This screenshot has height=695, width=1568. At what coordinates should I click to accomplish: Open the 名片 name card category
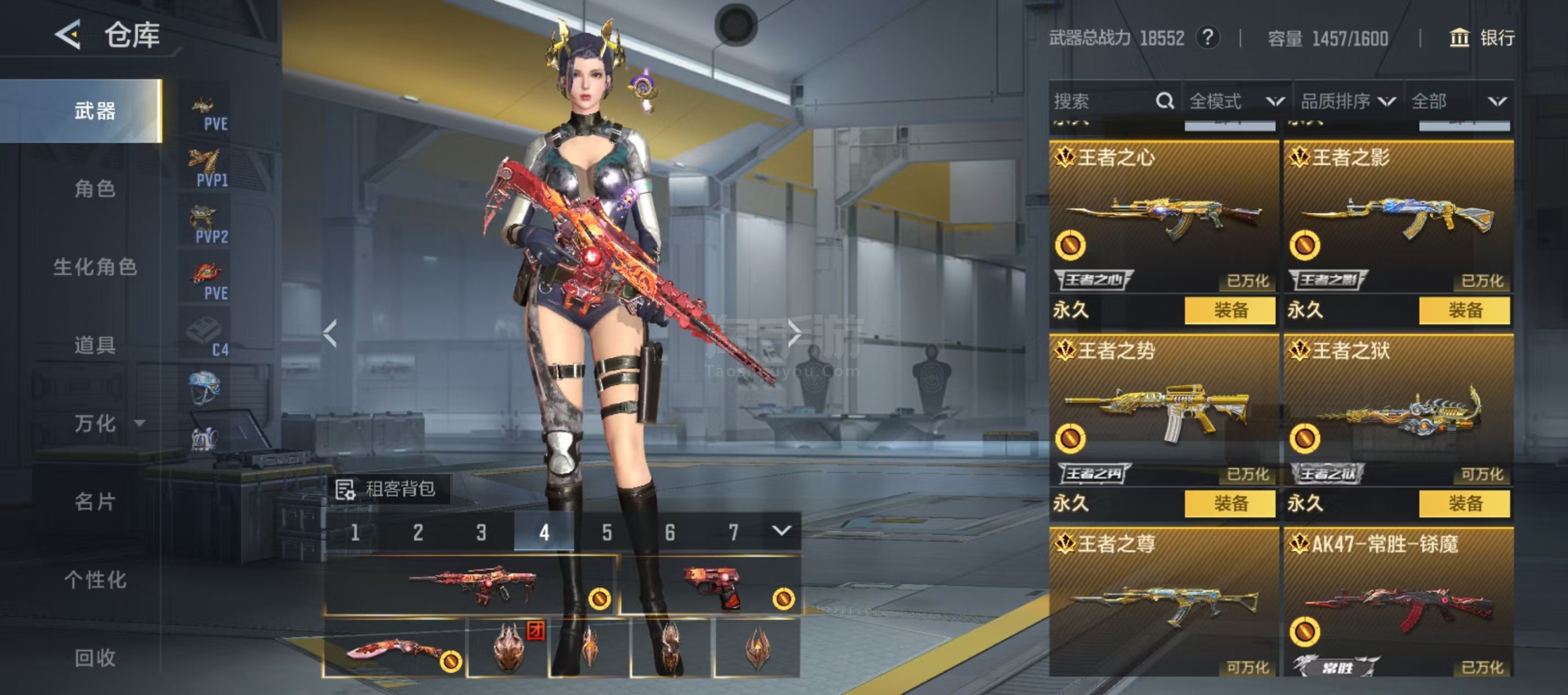click(x=95, y=501)
